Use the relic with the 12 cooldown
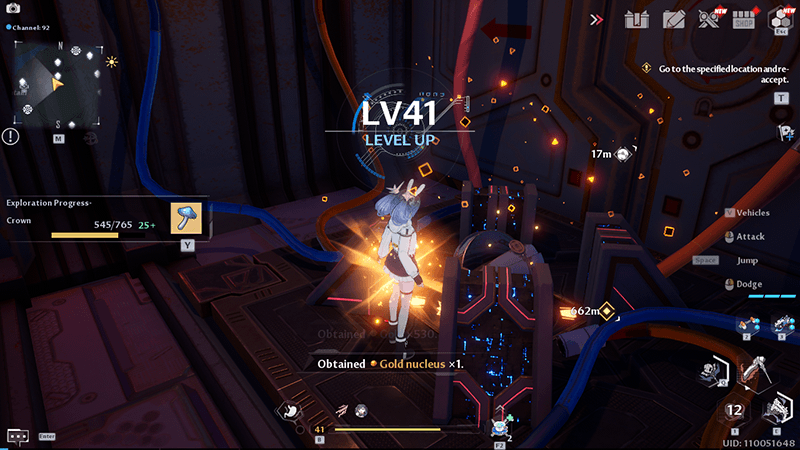The image size is (800, 450). pyautogui.click(x=735, y=409)
